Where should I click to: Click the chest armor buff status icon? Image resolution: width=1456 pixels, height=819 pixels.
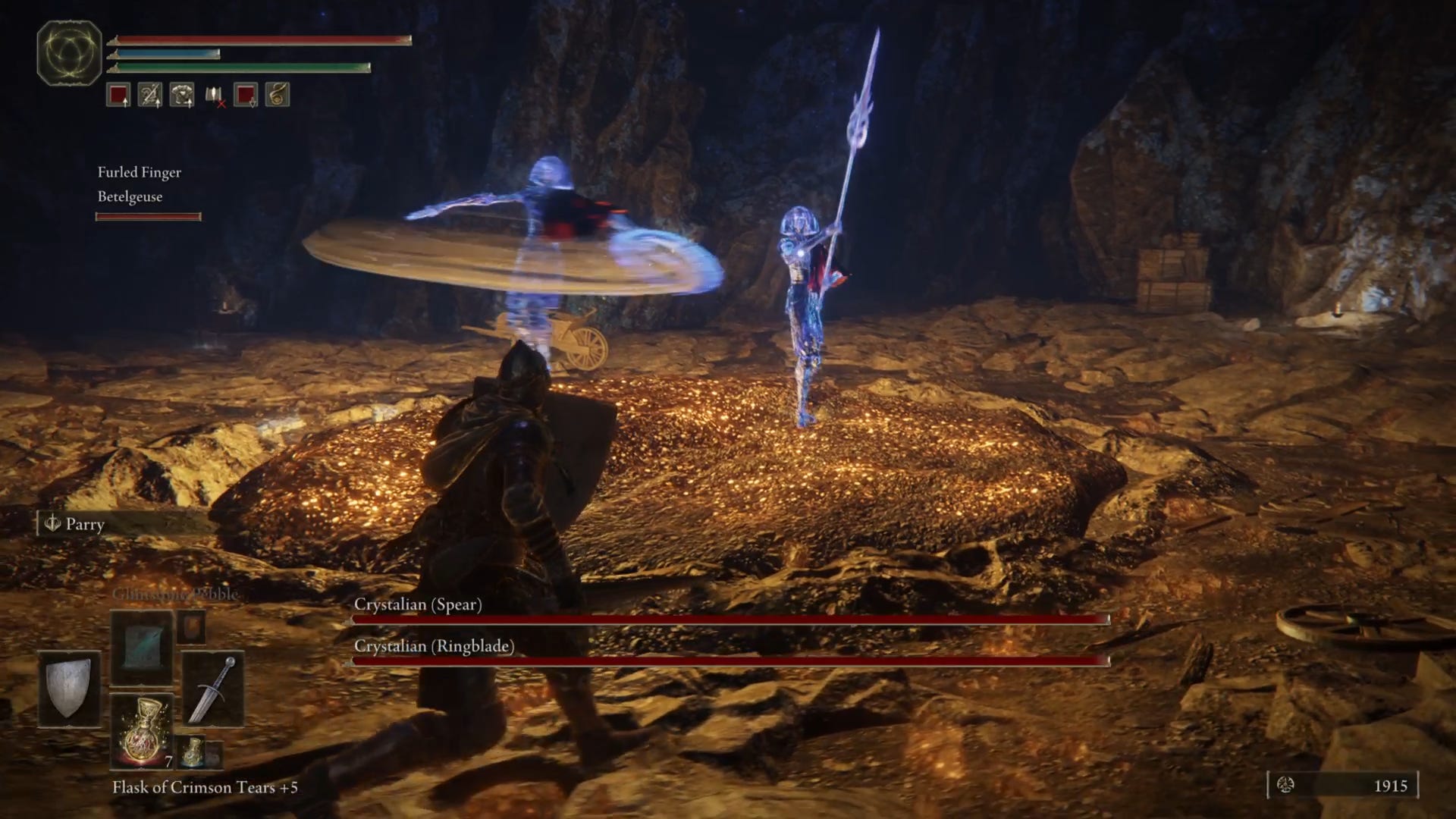[182, 95]
